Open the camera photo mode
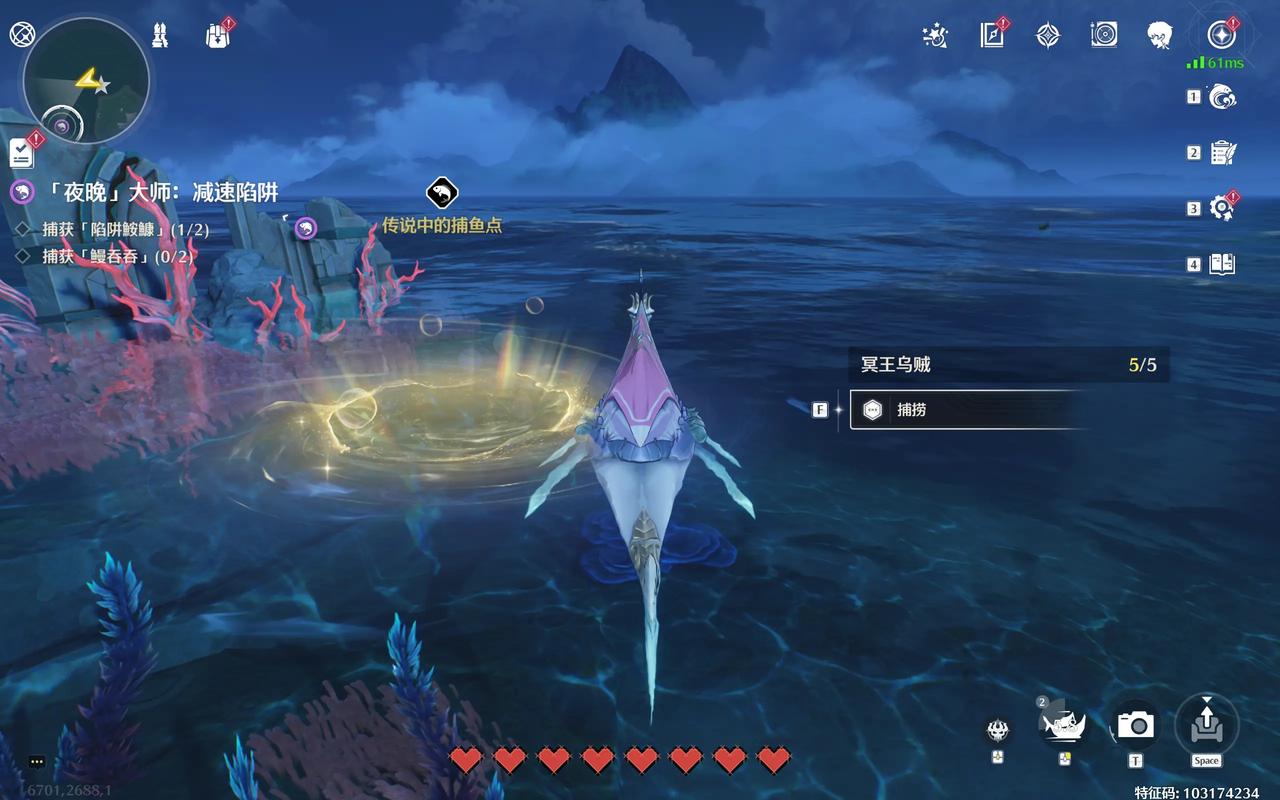Image resolution: width=1280 pixels, height=800 pixels. point(1136,725)
